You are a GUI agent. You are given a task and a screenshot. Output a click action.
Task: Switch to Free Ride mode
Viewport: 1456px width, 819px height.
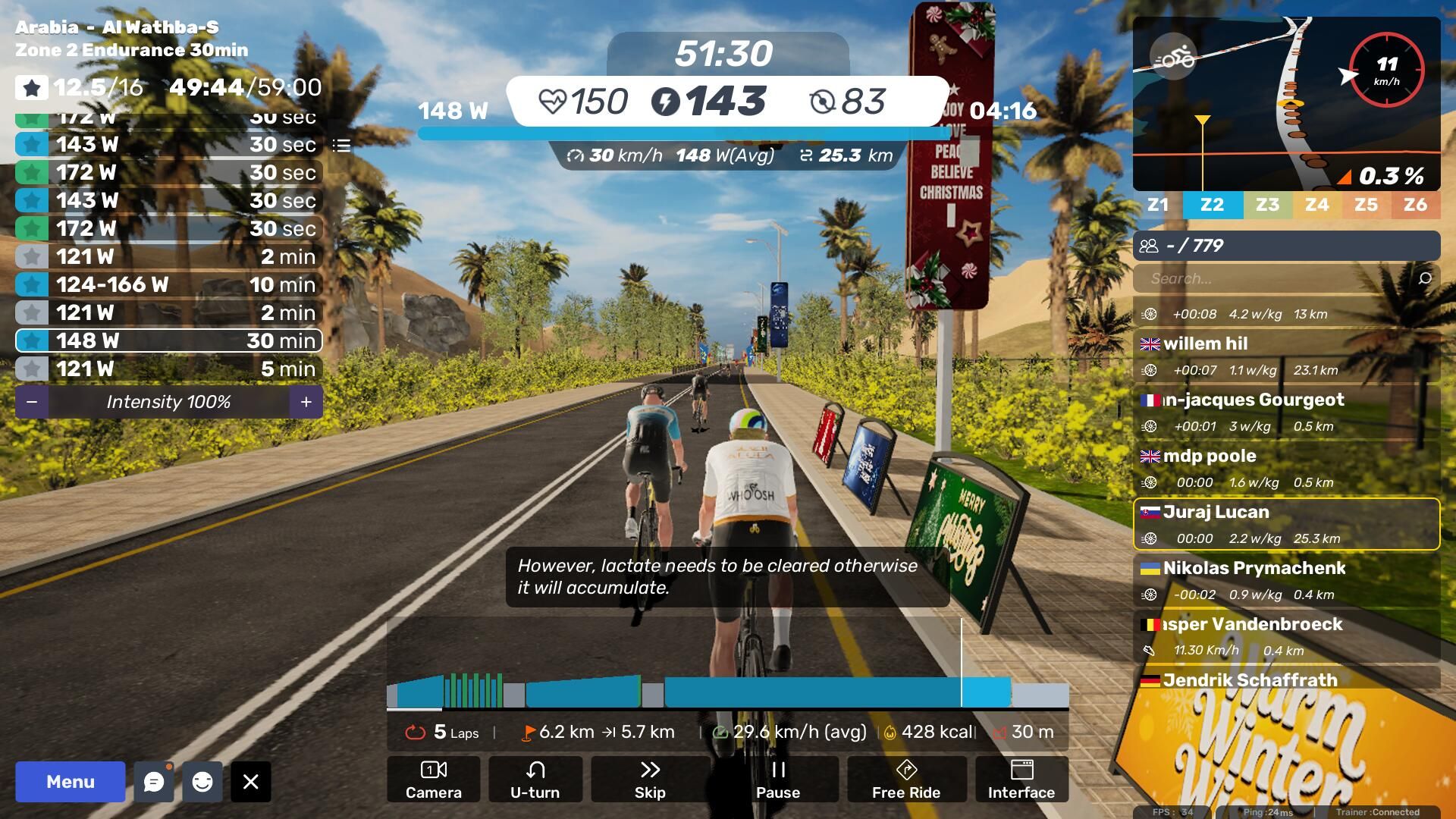pyautogui.click(x=906, y=779)
